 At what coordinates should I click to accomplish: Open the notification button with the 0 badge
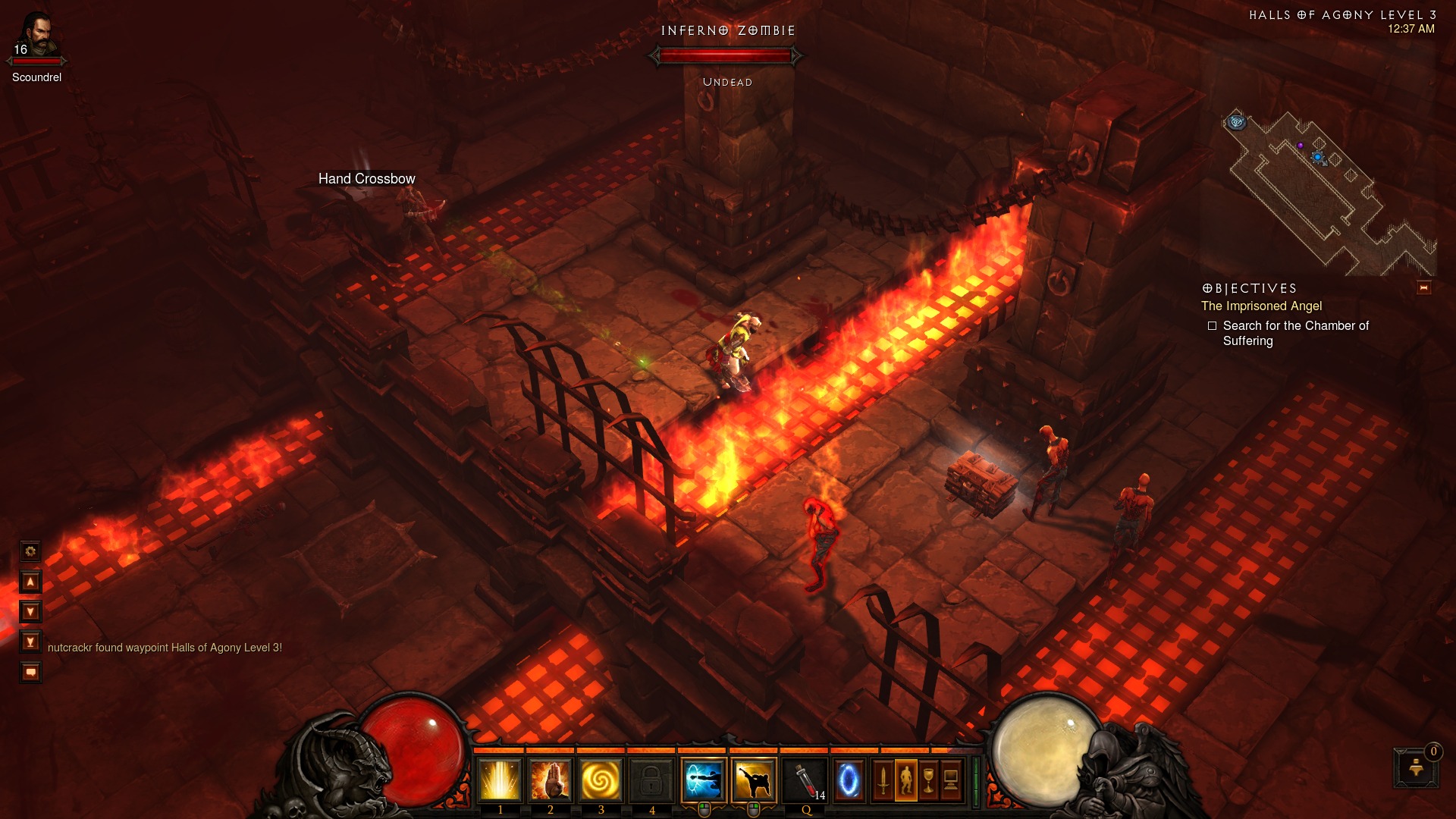pyautogui.click(x=1416, y=767)
